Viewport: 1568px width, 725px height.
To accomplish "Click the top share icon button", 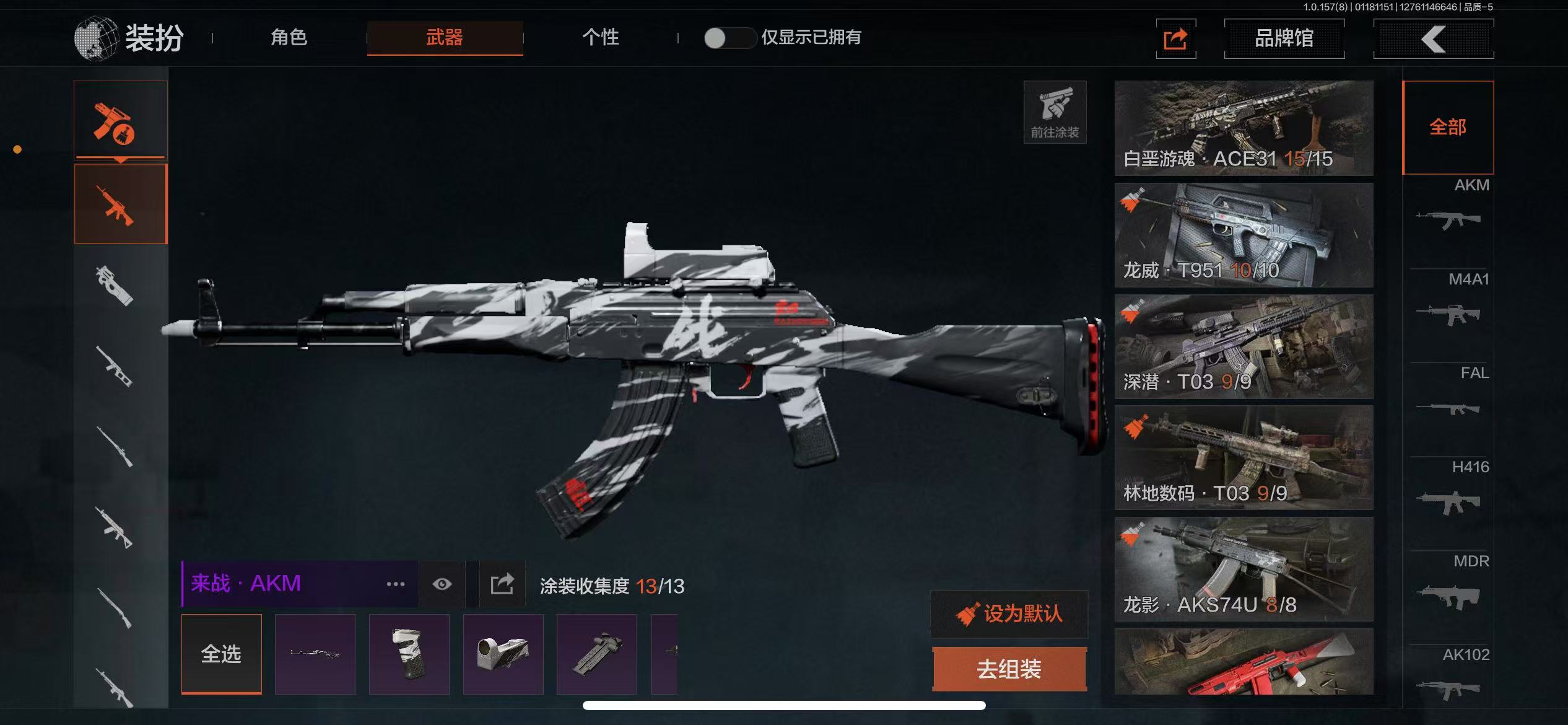I will pyautogui.click(x=1175, y=39).
